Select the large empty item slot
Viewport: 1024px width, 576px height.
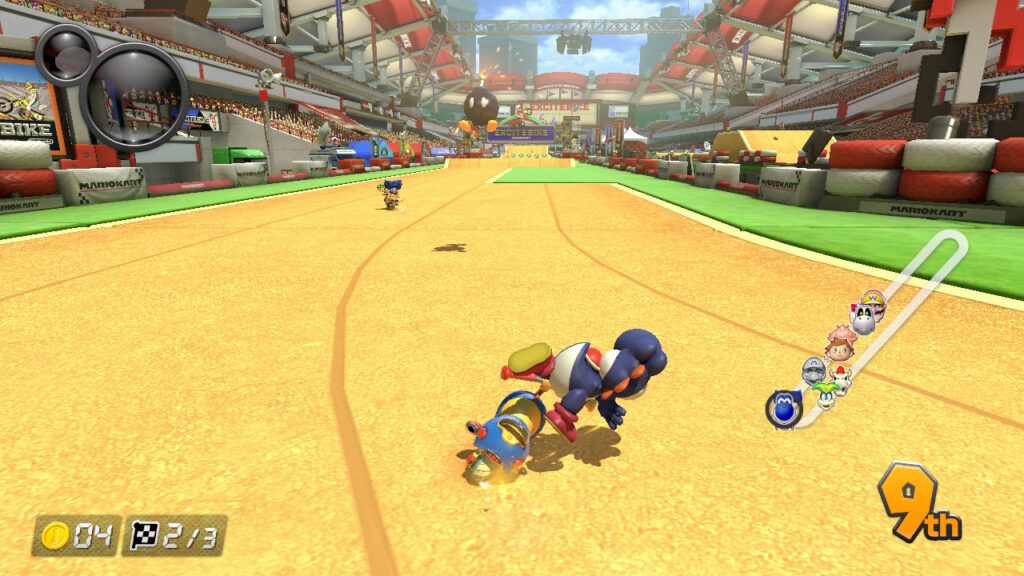pos(134,96)
